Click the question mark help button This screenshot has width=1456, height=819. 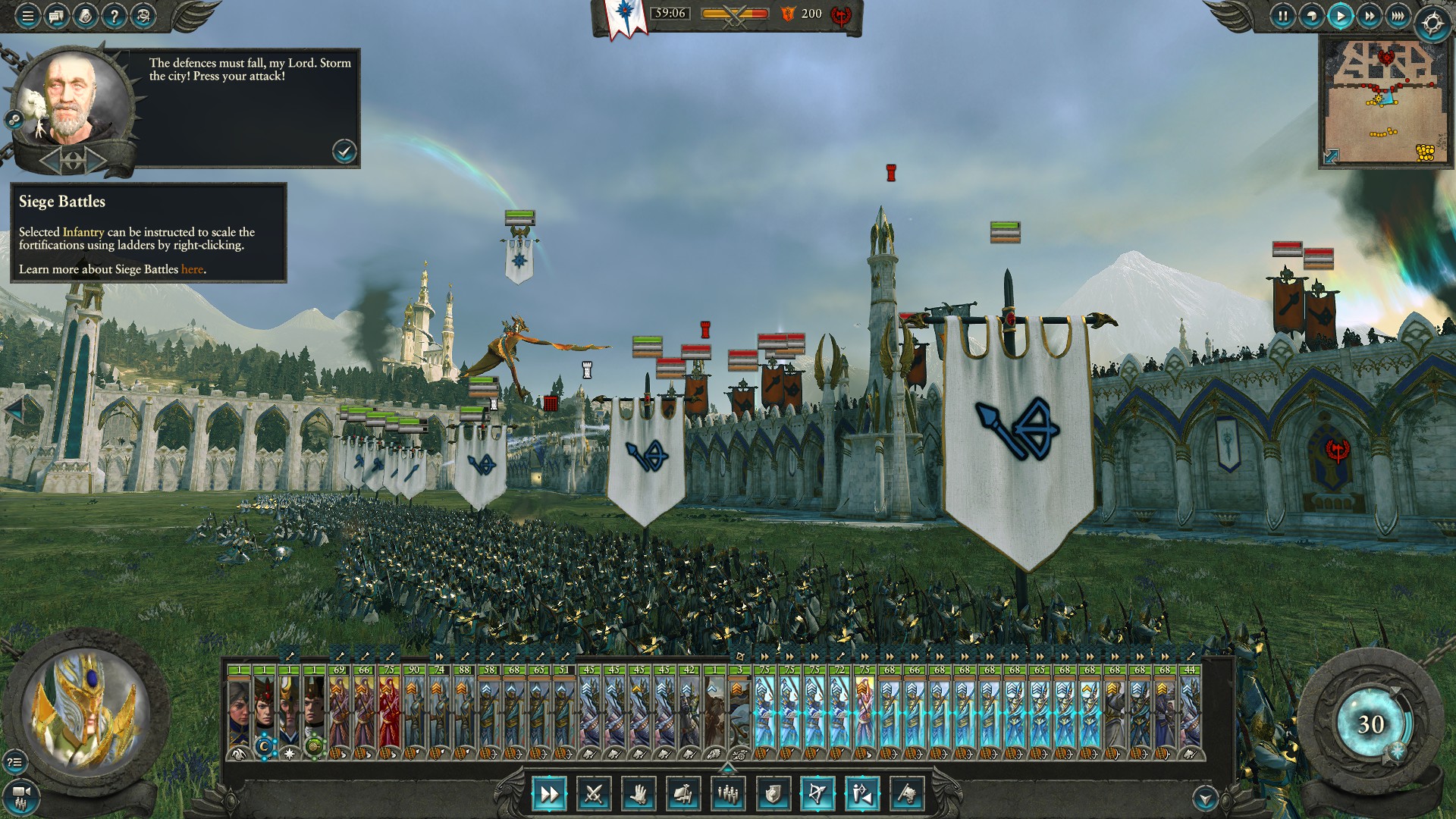114,15
